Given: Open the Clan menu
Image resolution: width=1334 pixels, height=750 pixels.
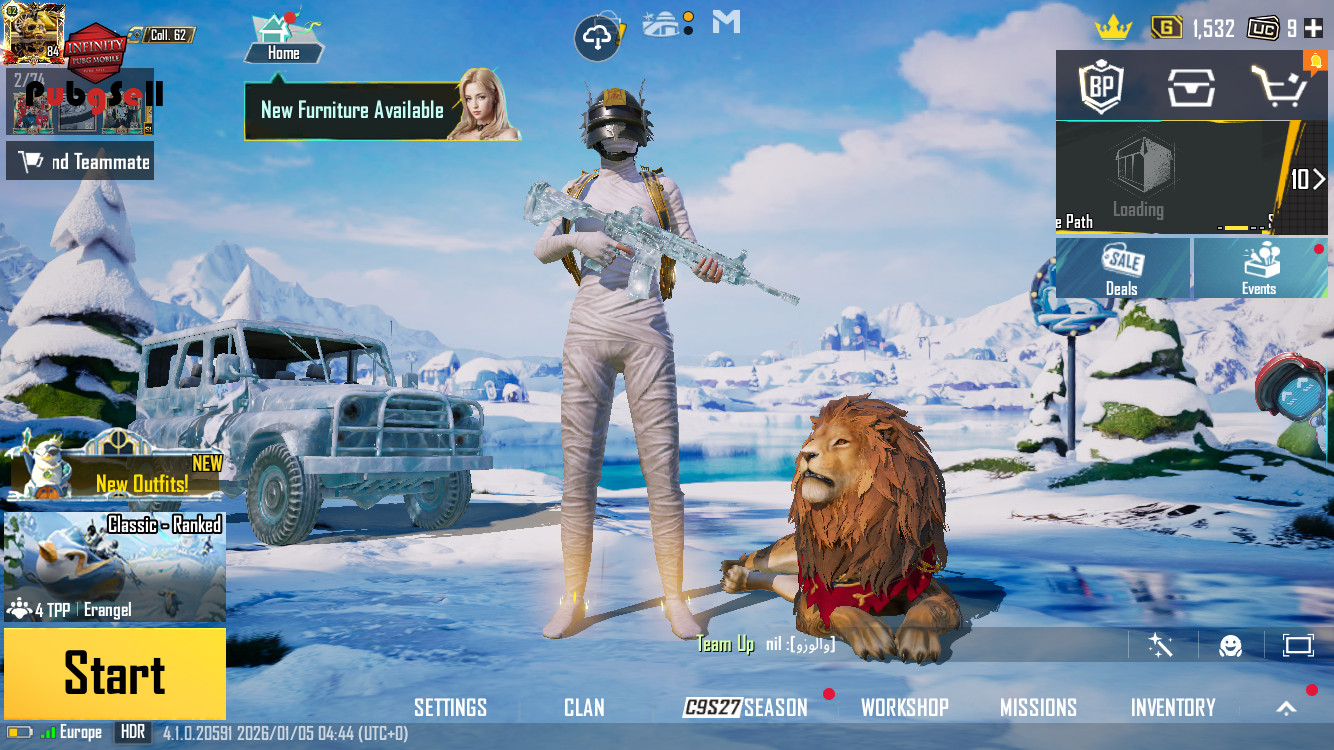Looking at the screenshot, I should pyautogui.click(x=584, y=708).
